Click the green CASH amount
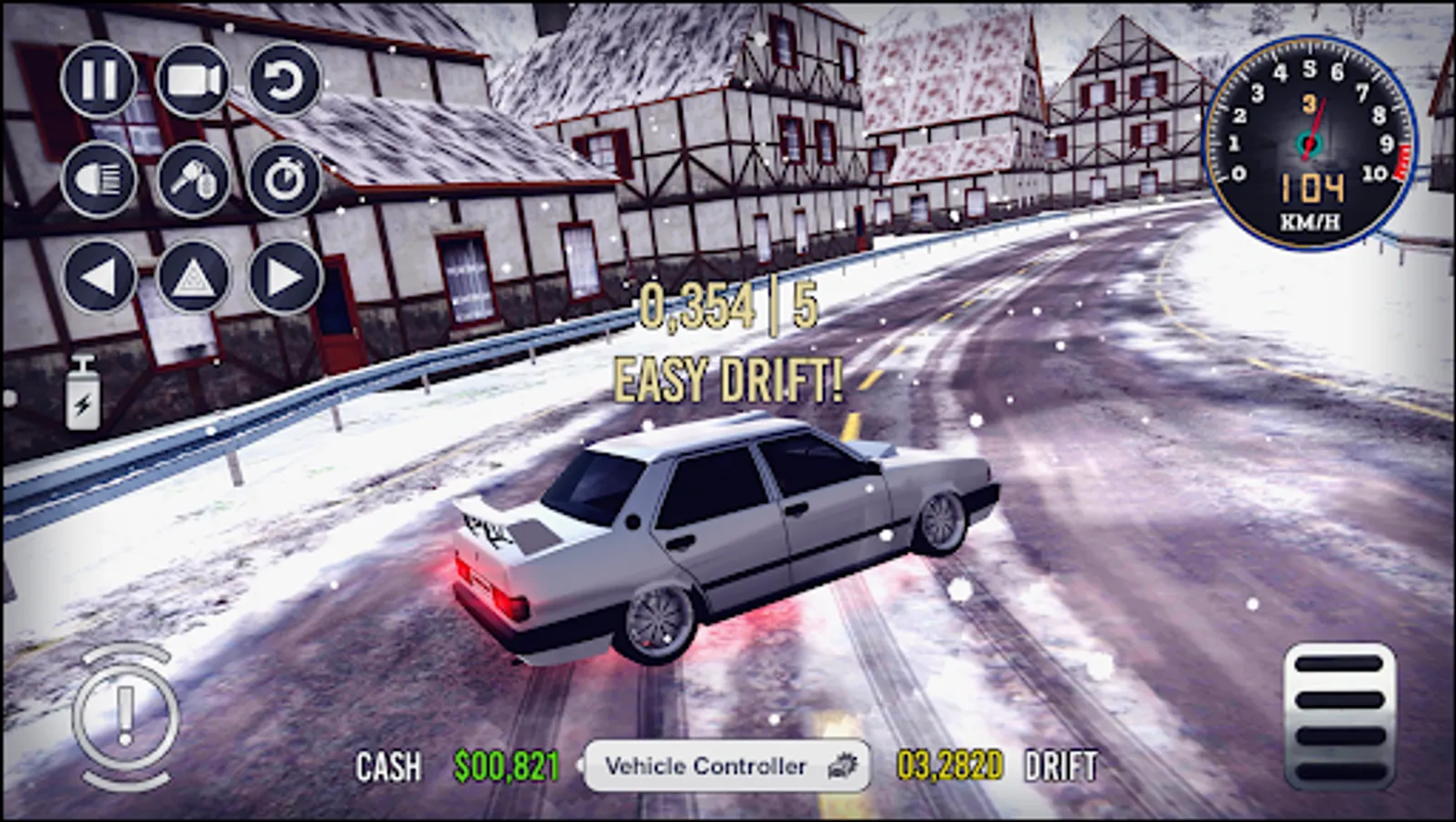1456x822 pixels. click(508, 765)
